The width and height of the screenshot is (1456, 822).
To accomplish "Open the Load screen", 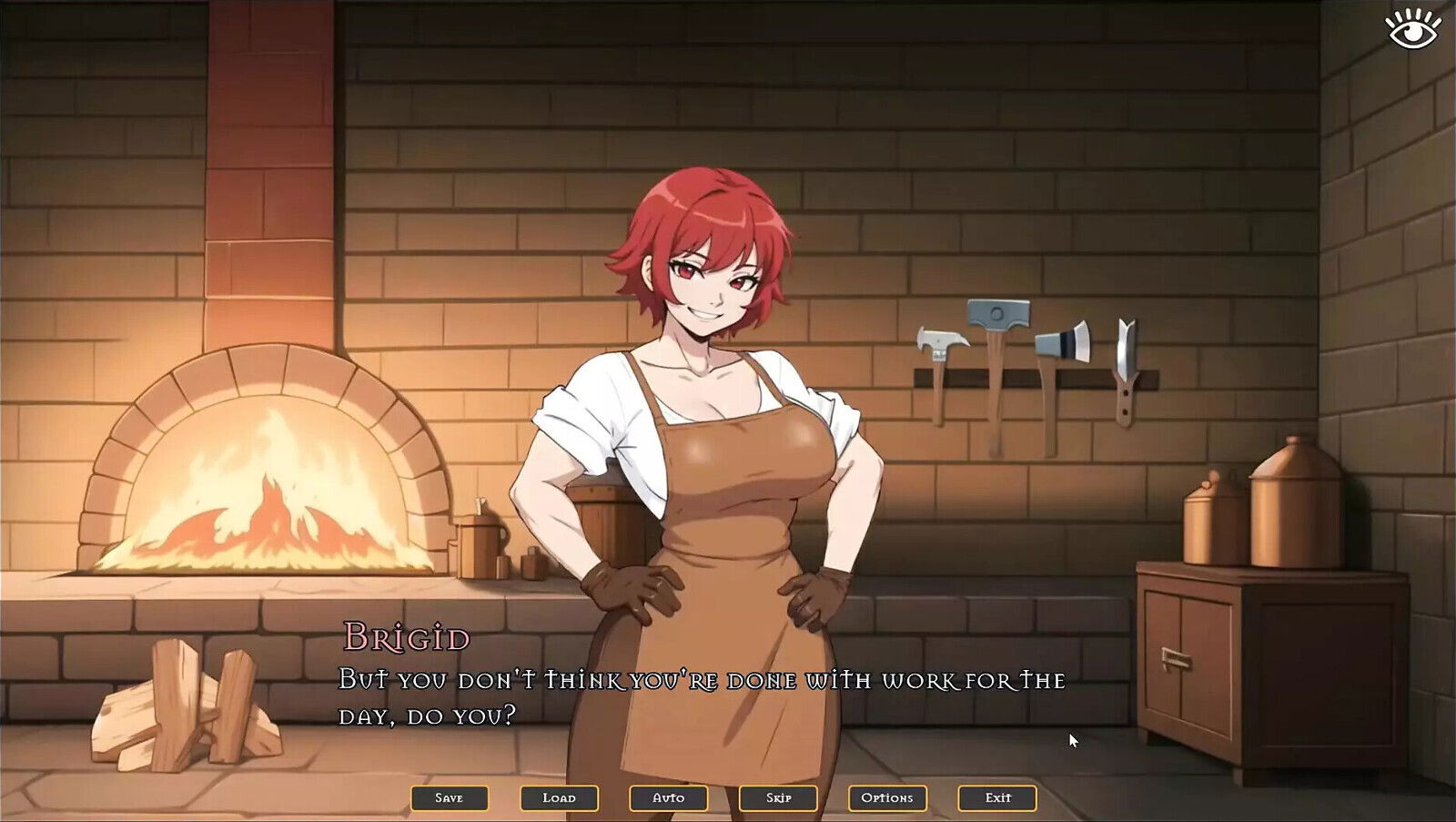I will pyautogui.click(x=560, y=797).
